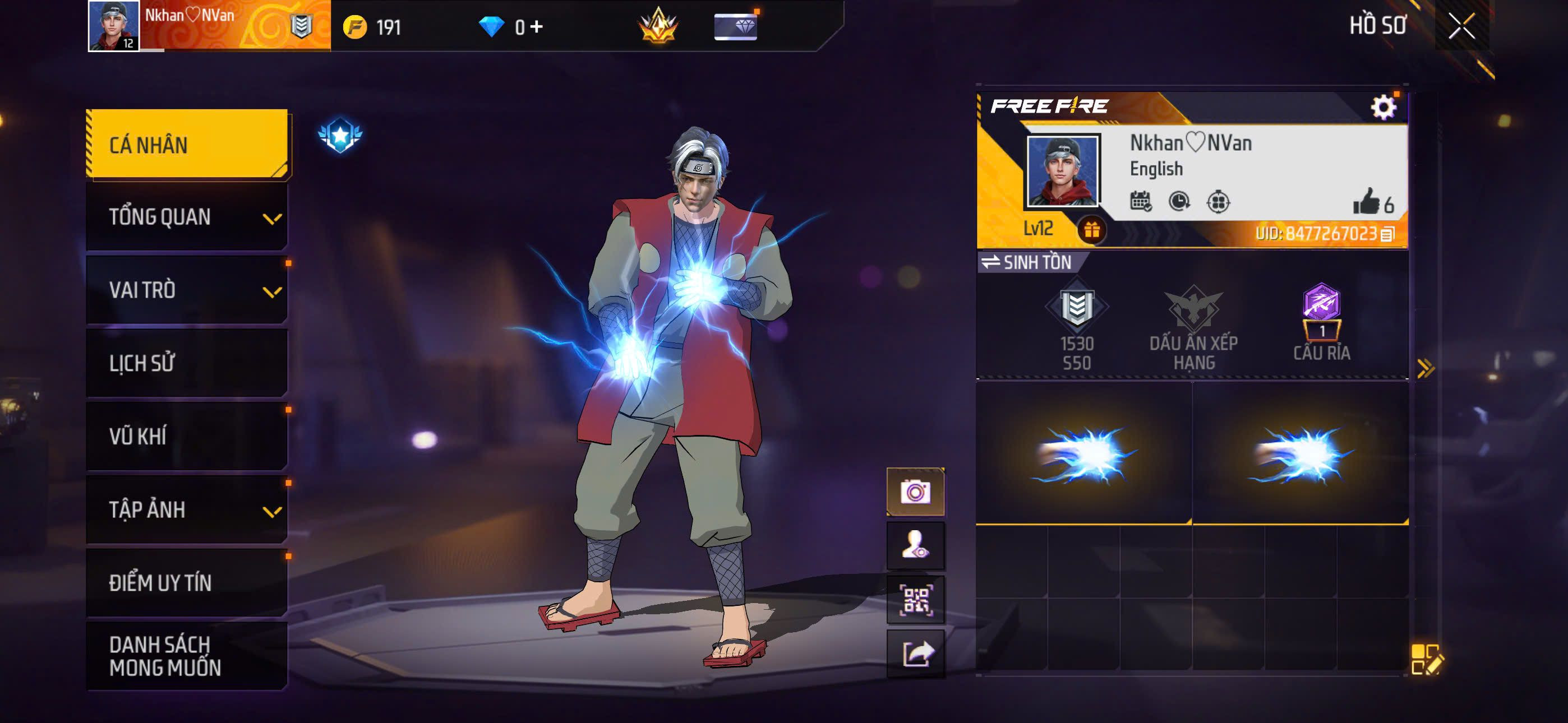The width and height of the screenshot is (1568, 723).
Task: Open the VAI TRÒ dropdown
Action: tap(186, 290)
